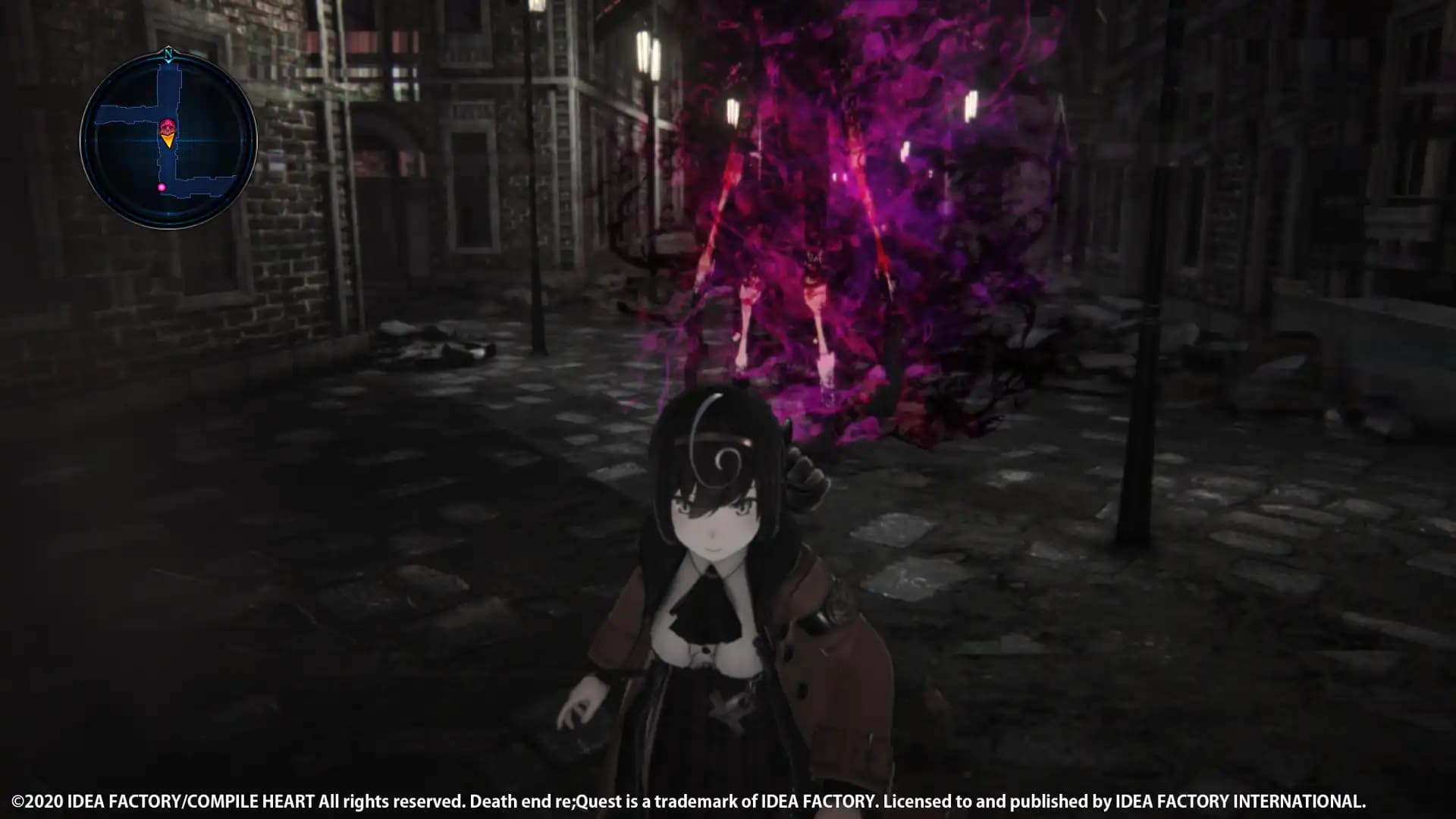This screenshot has height=819, width=1456.
Task: Select the orange player arrow marker on the minimap
Action: coord(168,140)
